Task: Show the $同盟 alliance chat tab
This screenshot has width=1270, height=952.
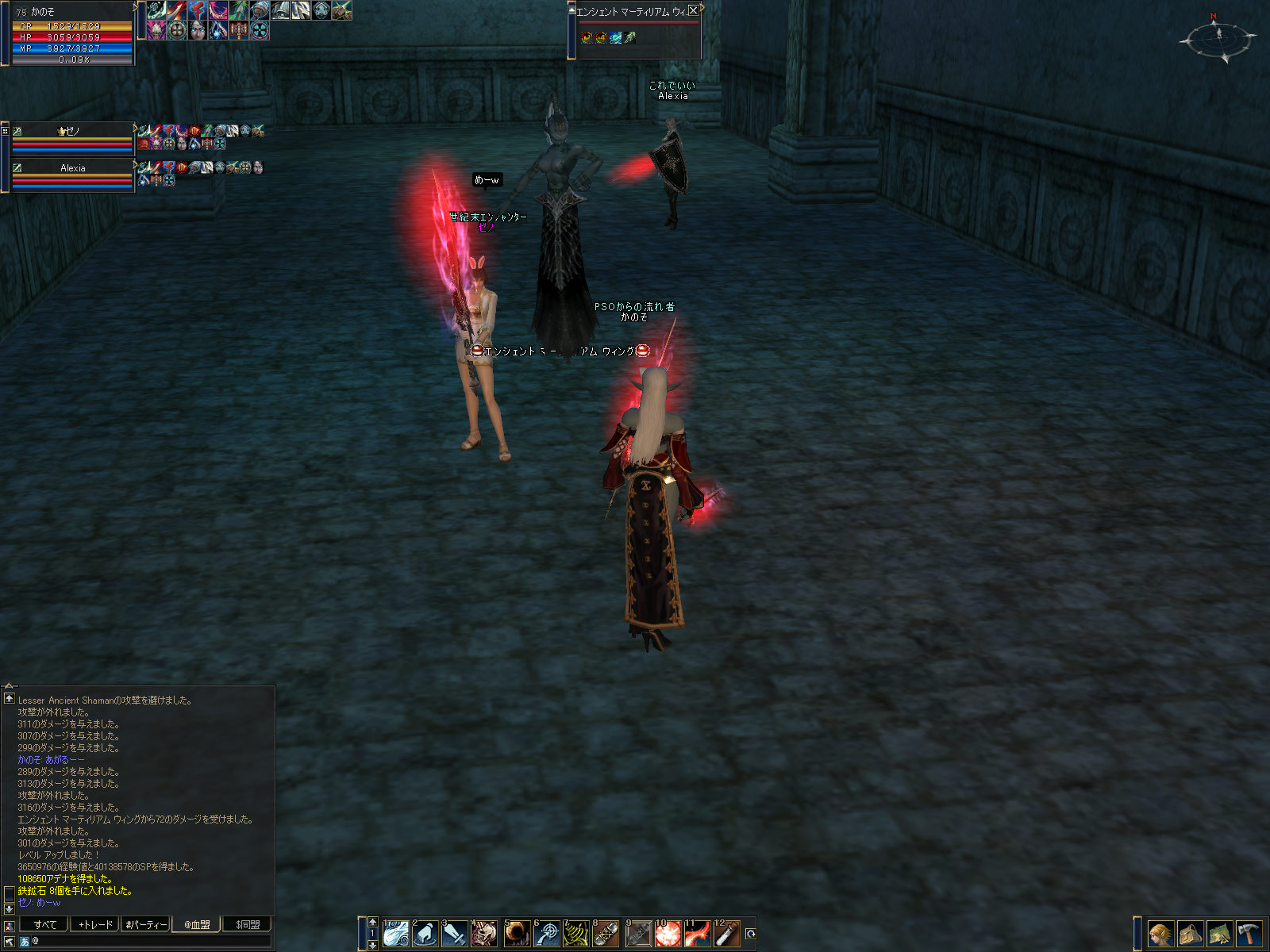Action: pos(248,924)
